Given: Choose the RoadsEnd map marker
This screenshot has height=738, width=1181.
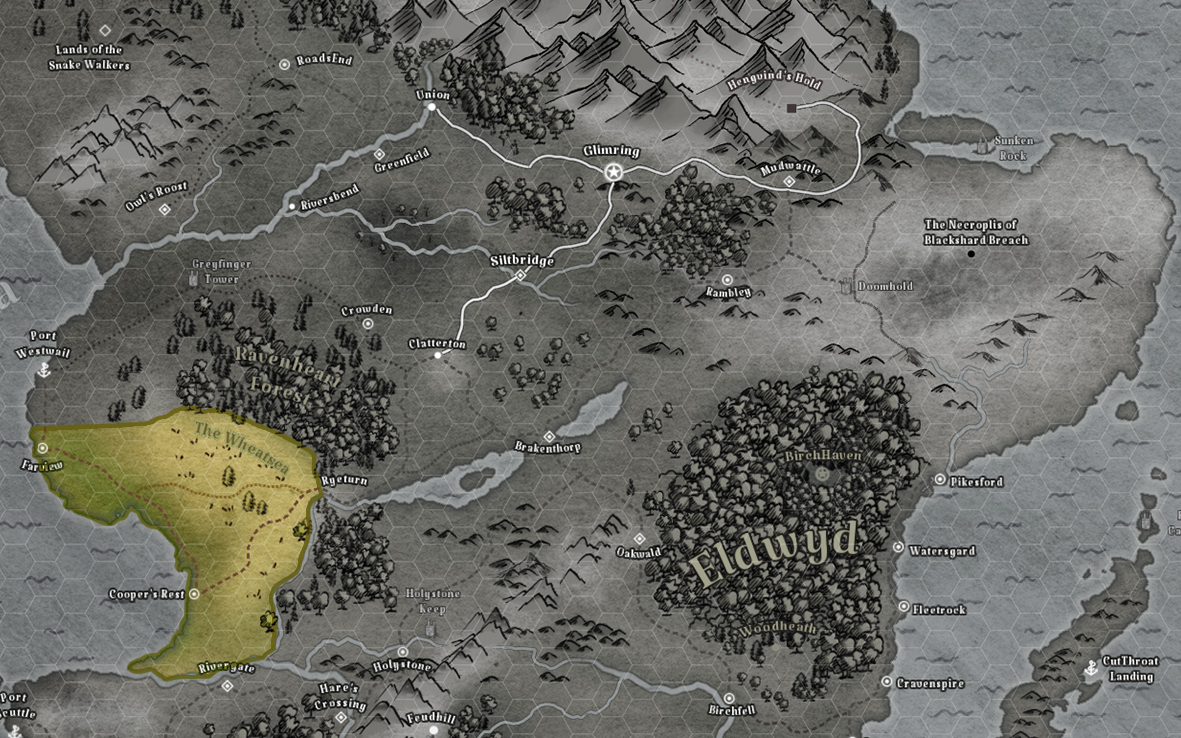Looking at the screenshot, I should 284,64.
